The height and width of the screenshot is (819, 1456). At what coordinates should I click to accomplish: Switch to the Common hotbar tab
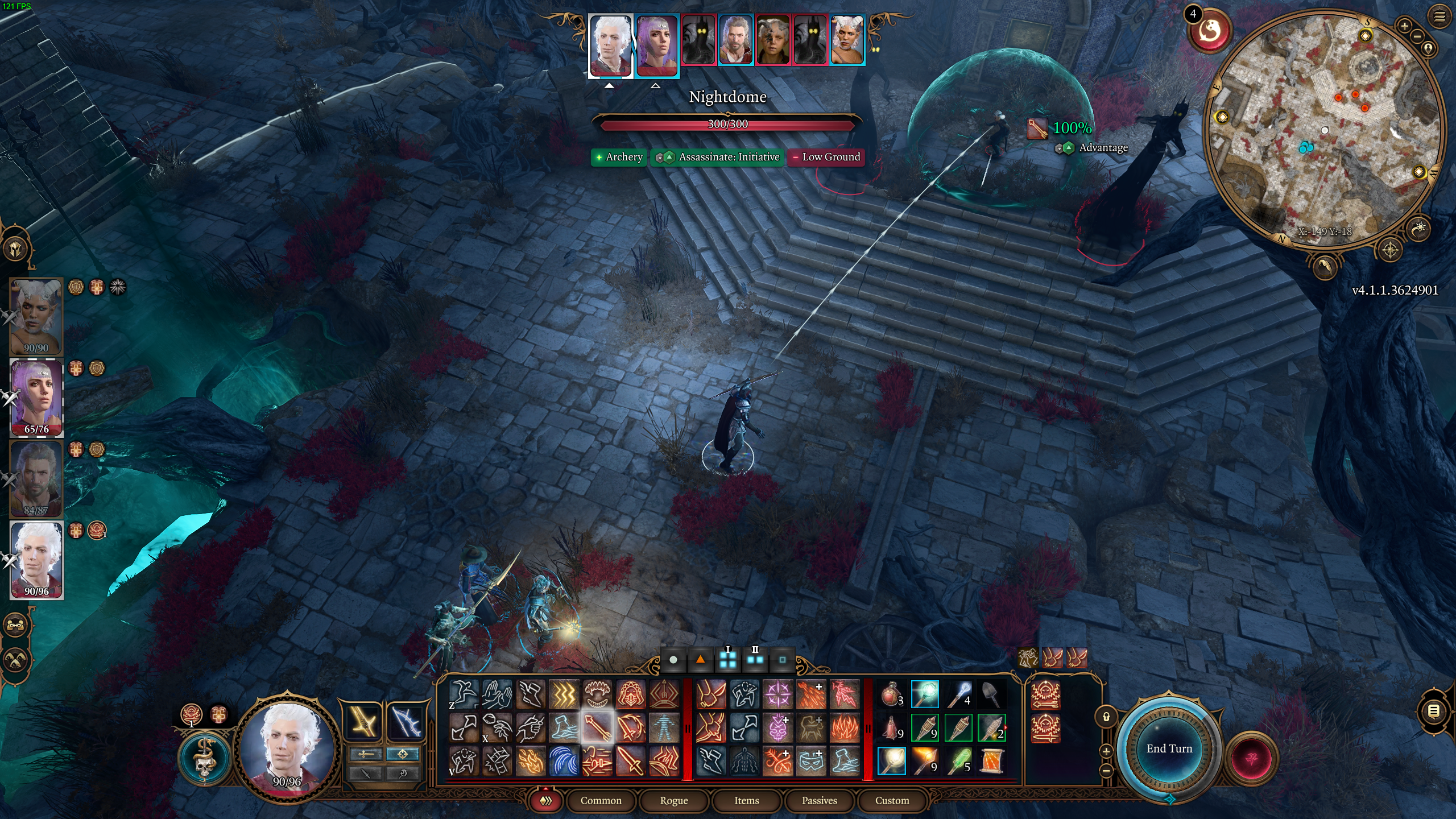coord(601,800)
